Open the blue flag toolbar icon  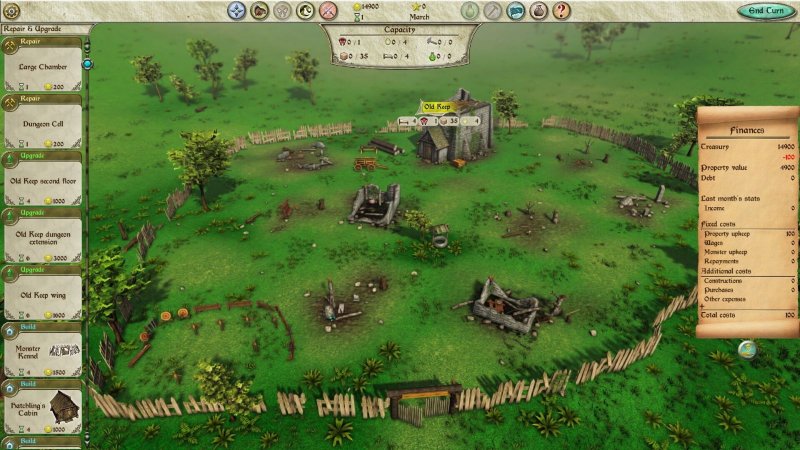(x=516, y=11)
